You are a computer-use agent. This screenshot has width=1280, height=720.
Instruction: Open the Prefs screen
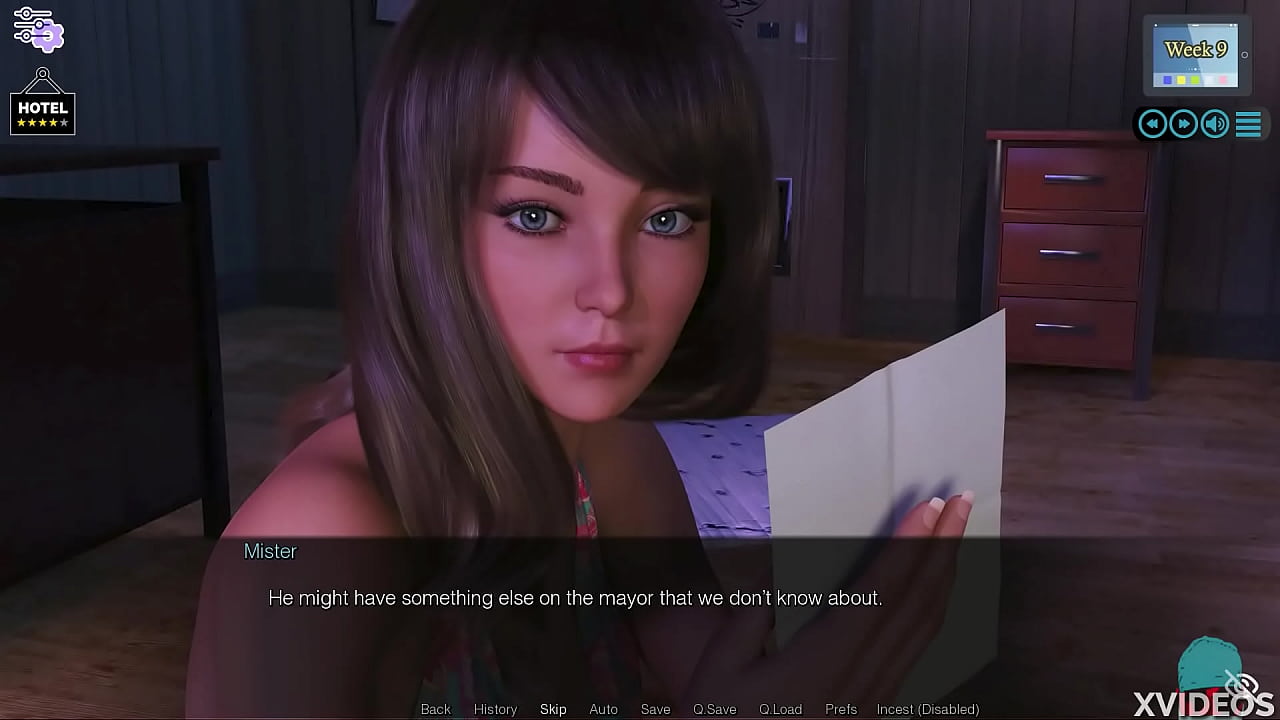pos(840,709)
